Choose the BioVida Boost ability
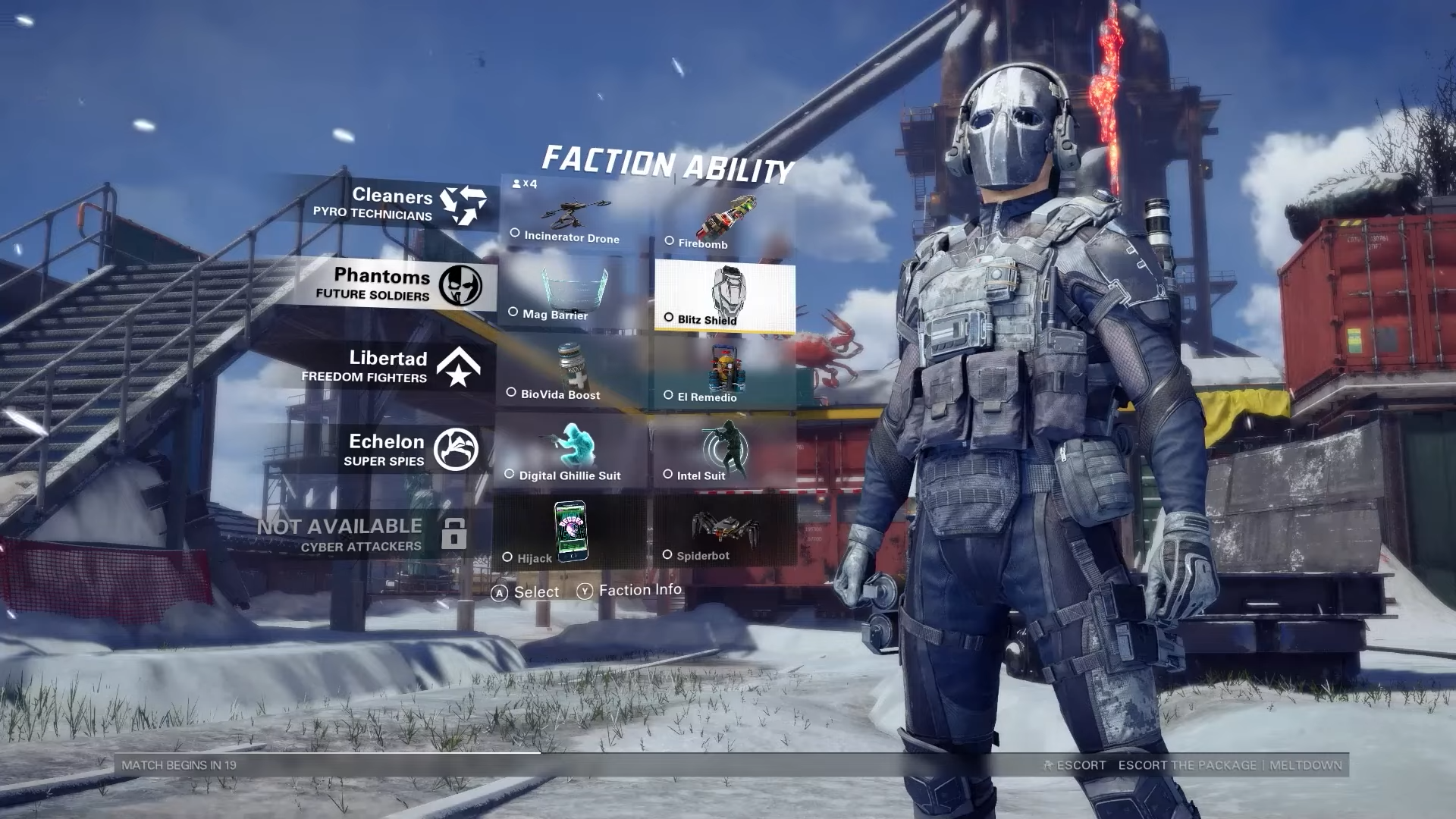This screenshot has width=1456, height=819. [573, 373]
